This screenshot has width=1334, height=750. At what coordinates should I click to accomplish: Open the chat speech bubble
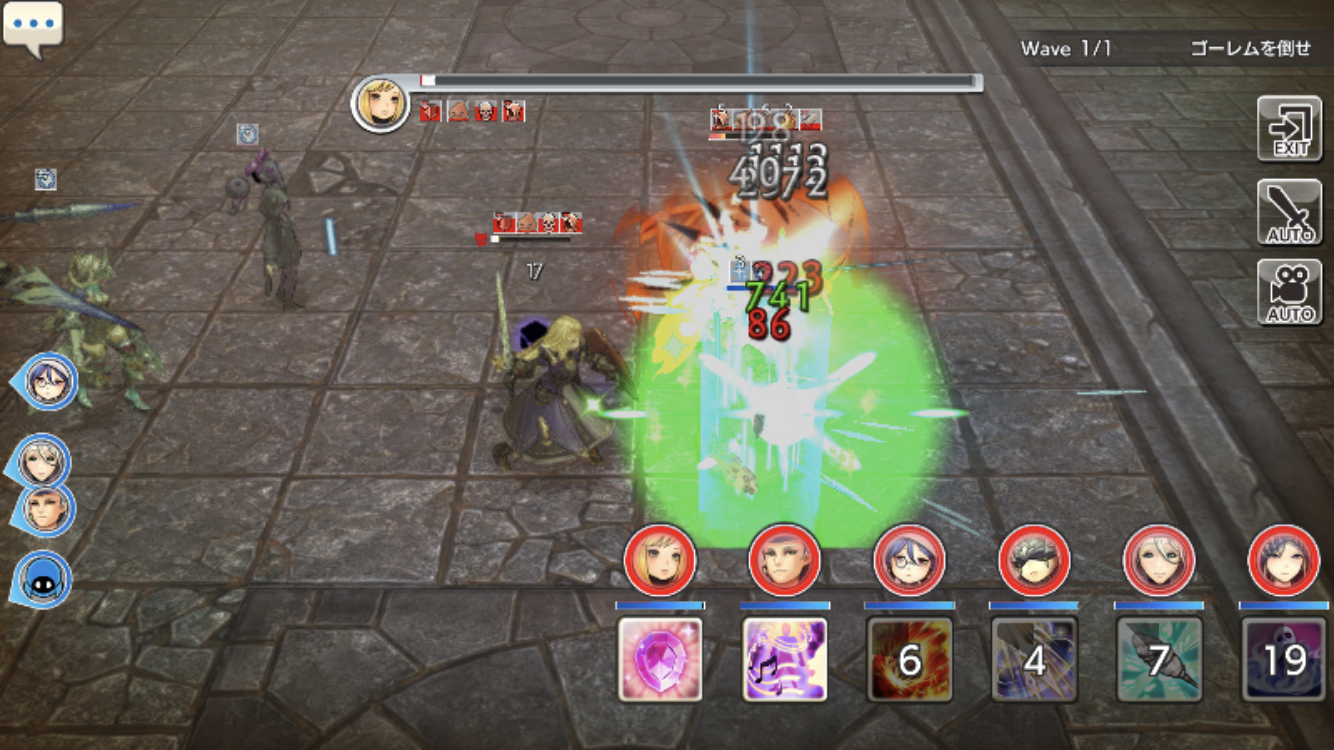click(x=33, y=27)
